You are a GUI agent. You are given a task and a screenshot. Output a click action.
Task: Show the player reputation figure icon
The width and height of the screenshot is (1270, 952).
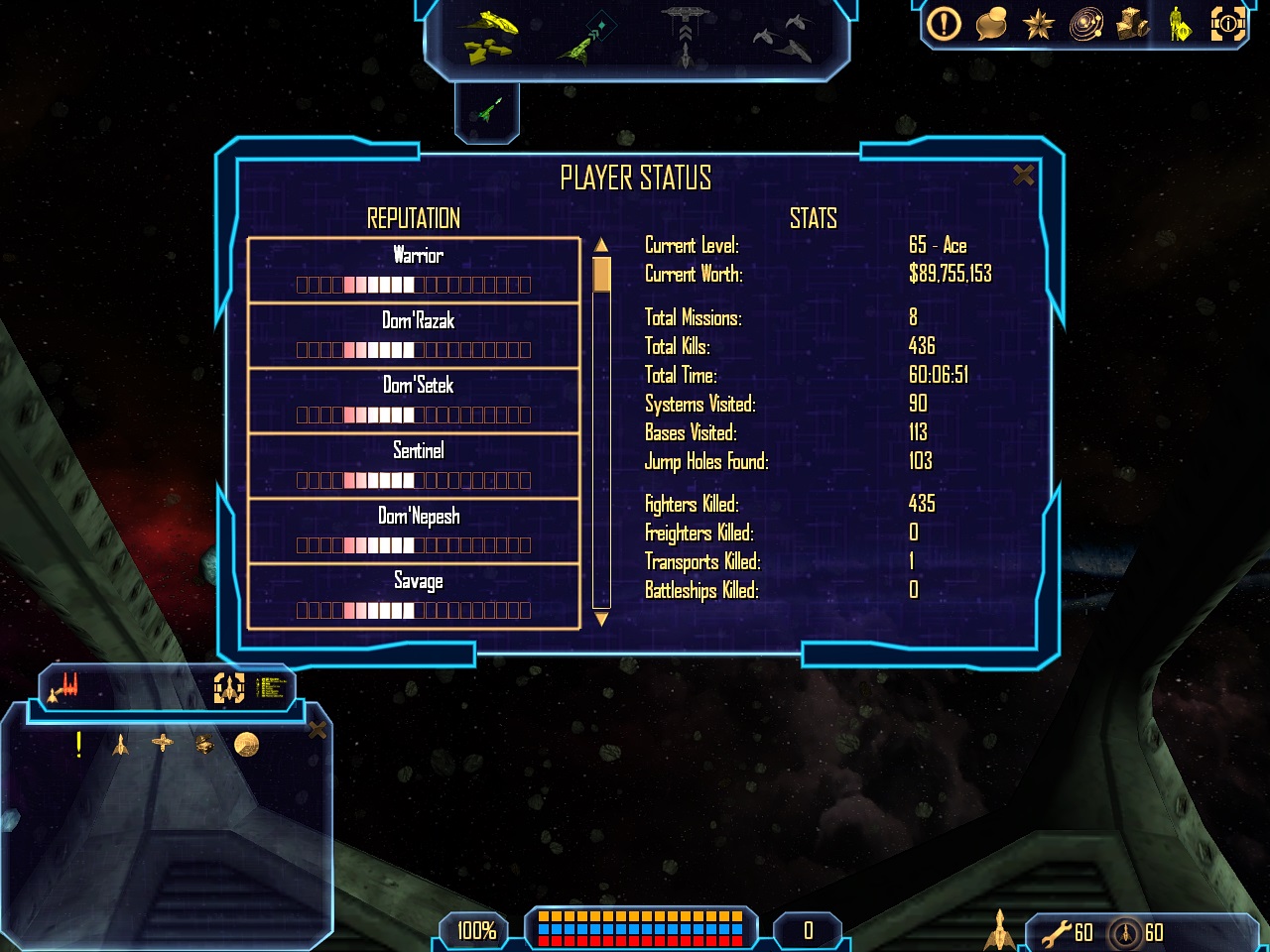coord(1179,24)
